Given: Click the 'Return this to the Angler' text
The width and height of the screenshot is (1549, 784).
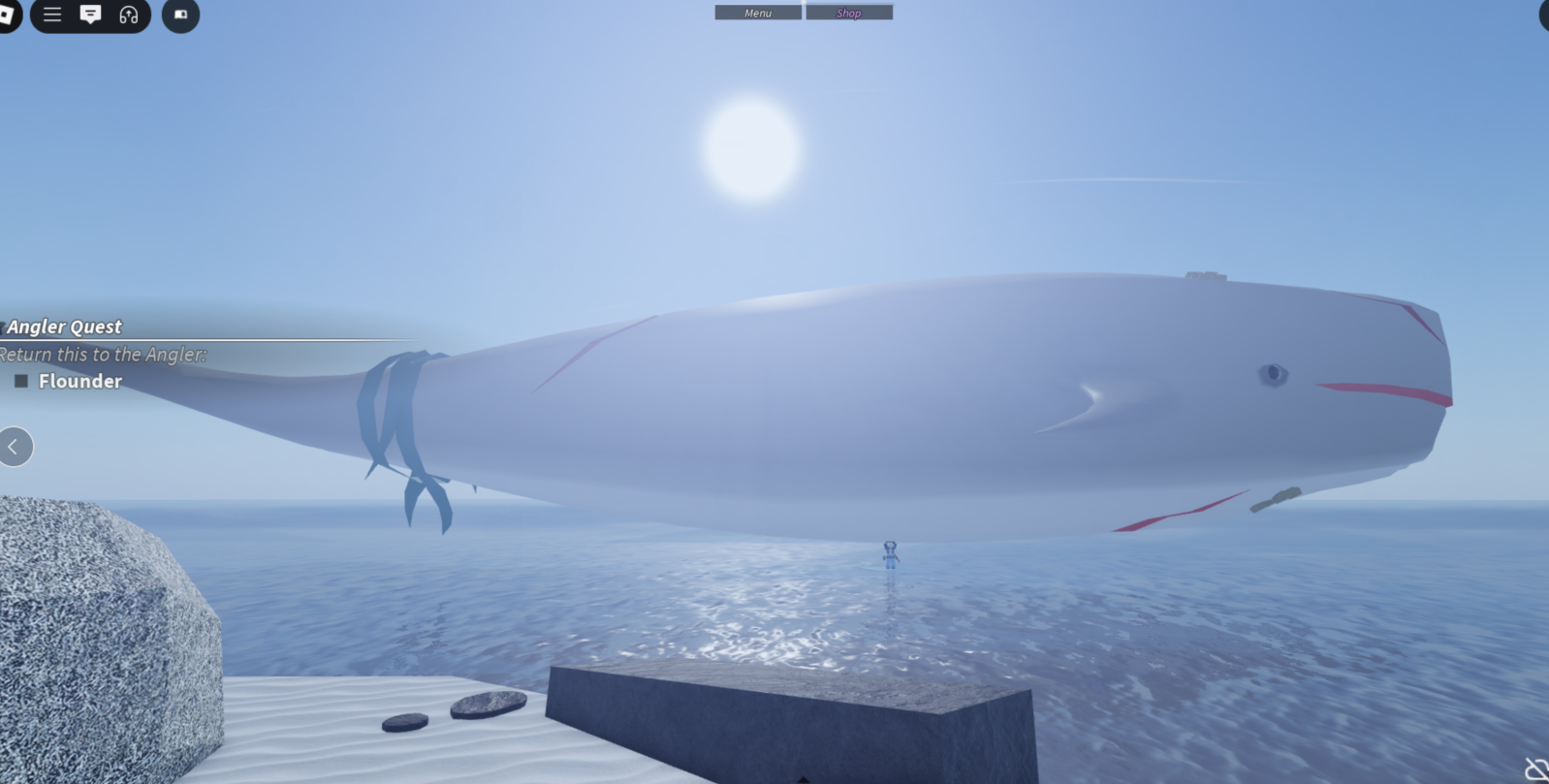Looking at the screenshot, I should click(x=103, y=355).
